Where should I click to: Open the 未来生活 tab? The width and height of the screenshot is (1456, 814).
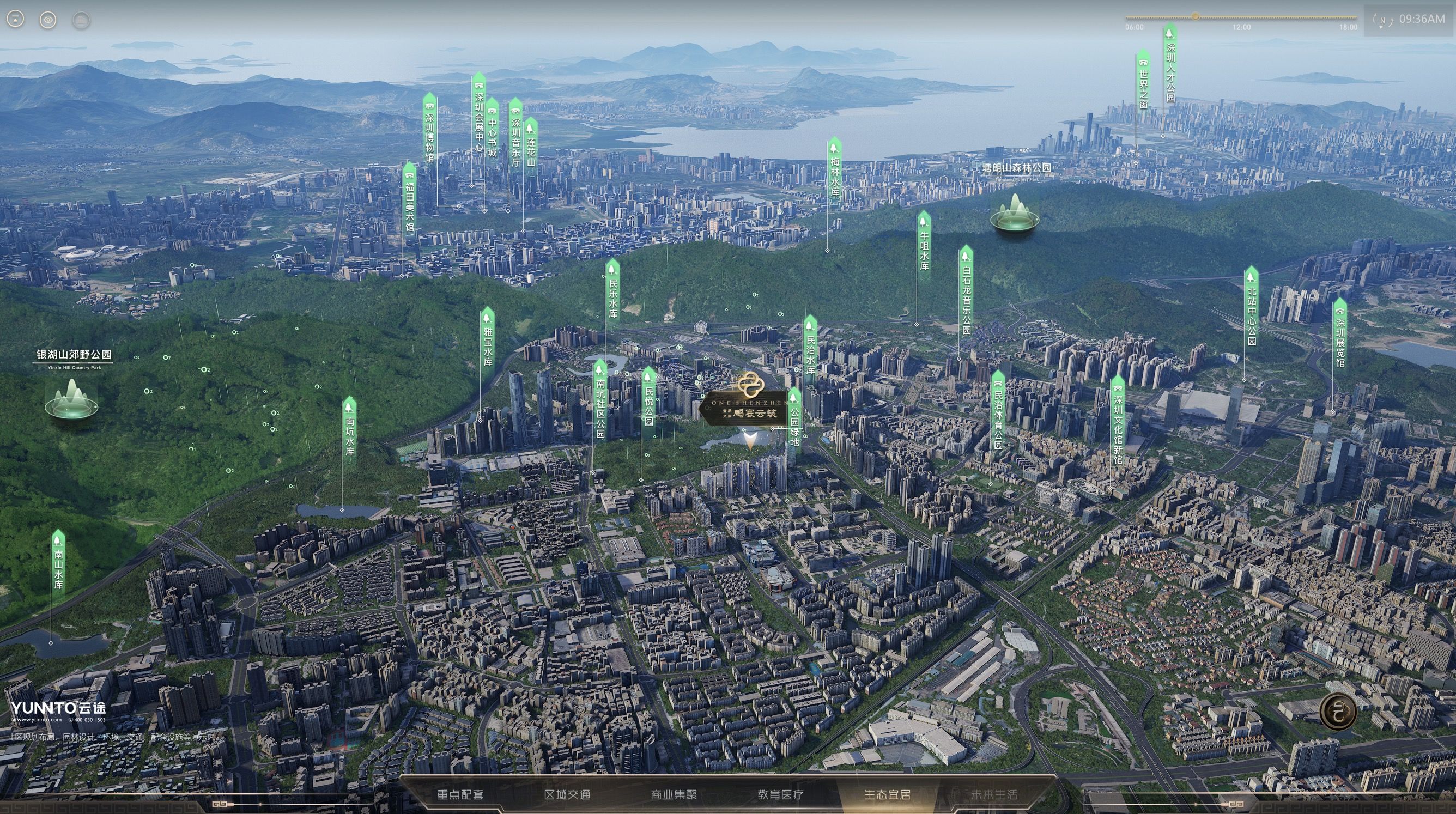tap(994, 794)
